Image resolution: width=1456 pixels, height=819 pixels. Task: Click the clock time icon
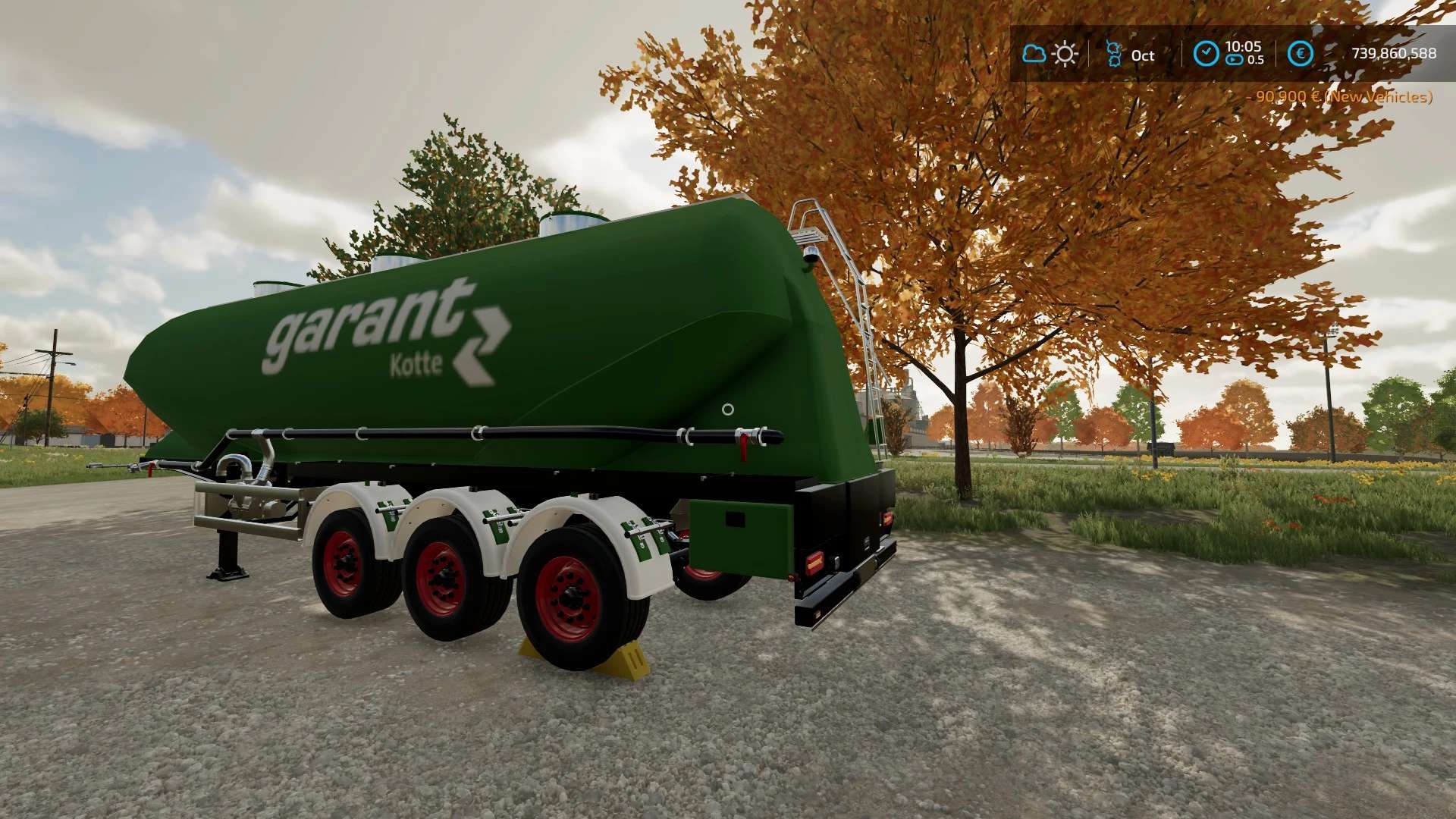point(1206,53)
